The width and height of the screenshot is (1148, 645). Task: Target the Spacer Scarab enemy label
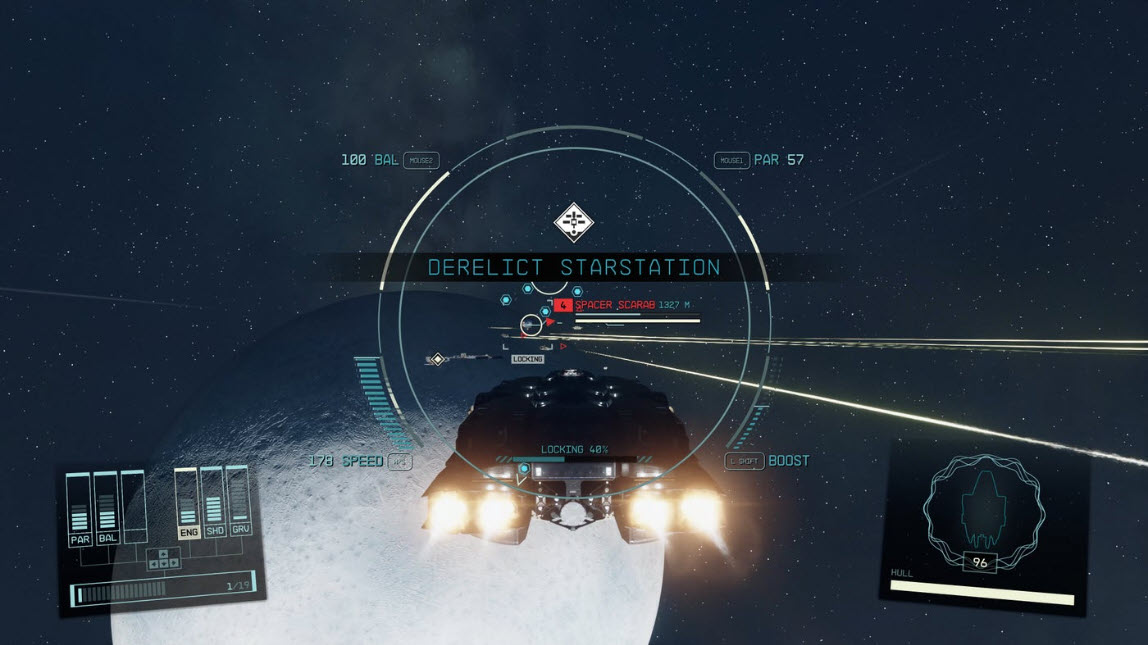(615, 304)
